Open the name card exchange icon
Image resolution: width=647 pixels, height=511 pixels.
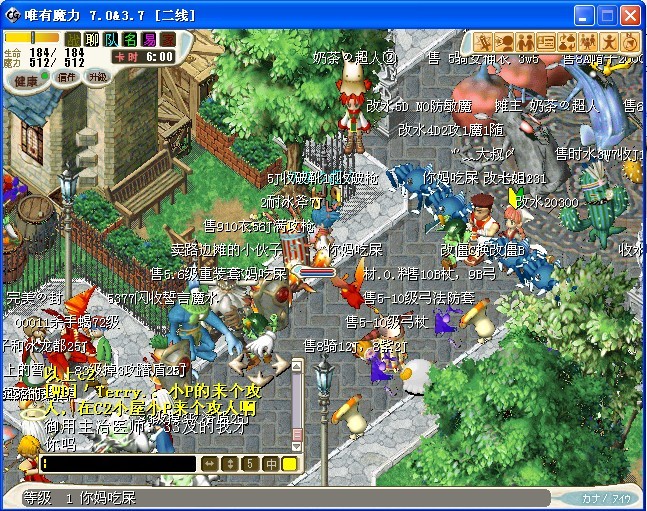546,41
